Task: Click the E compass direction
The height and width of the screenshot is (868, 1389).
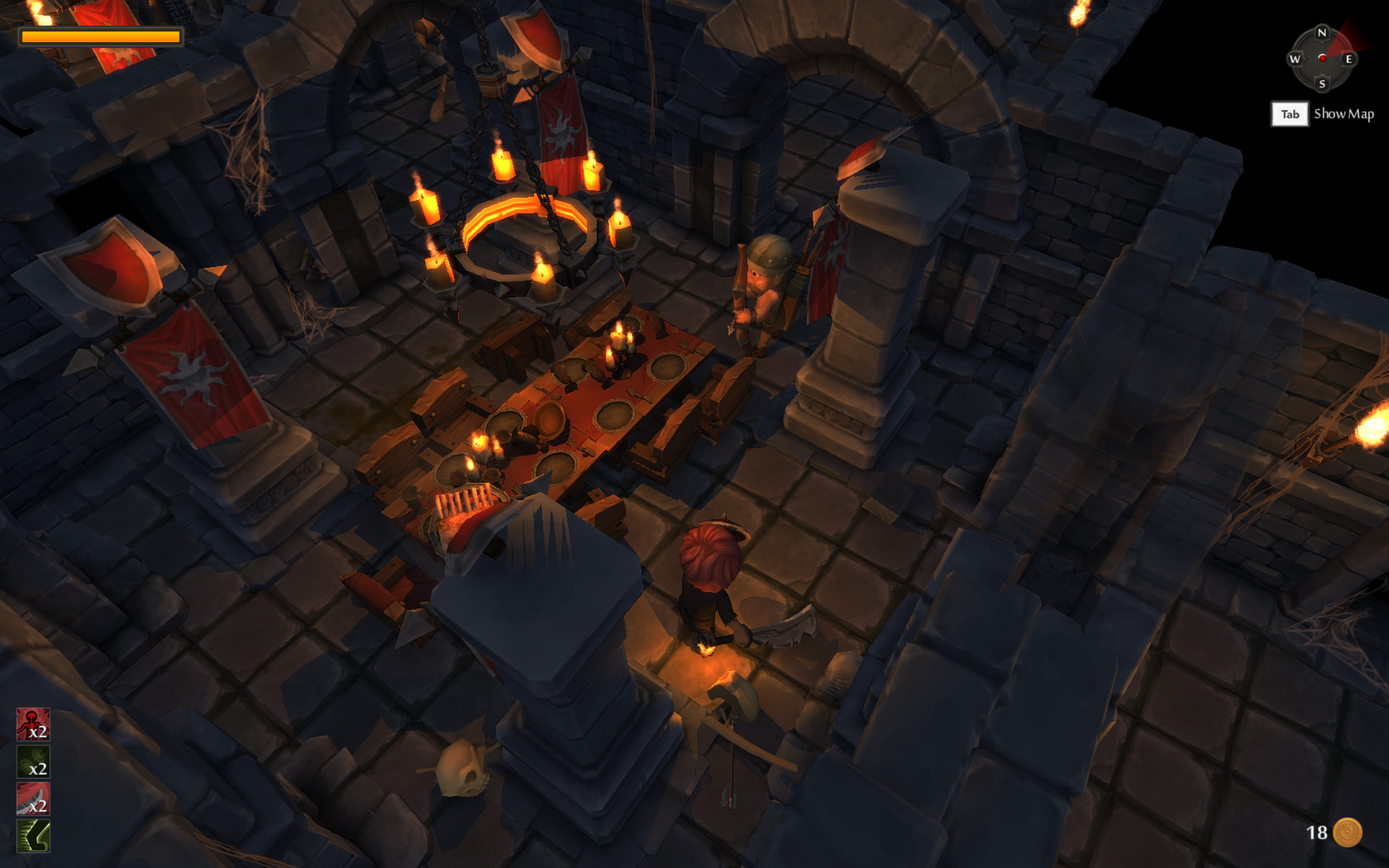Action: click(x=1348, y=60)
